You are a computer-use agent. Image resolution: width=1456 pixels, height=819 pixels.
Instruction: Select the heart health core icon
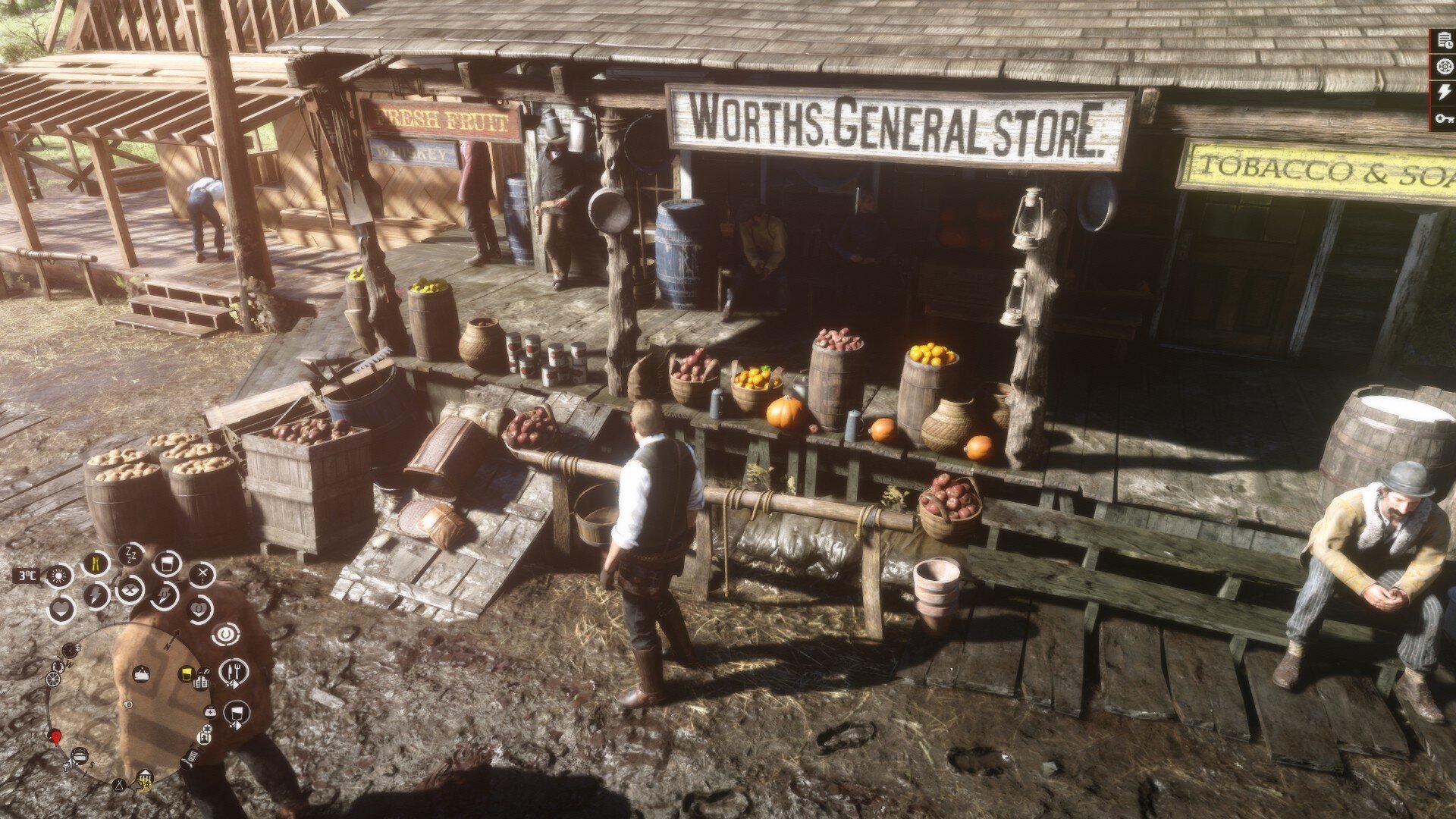(x=61, y=609)
